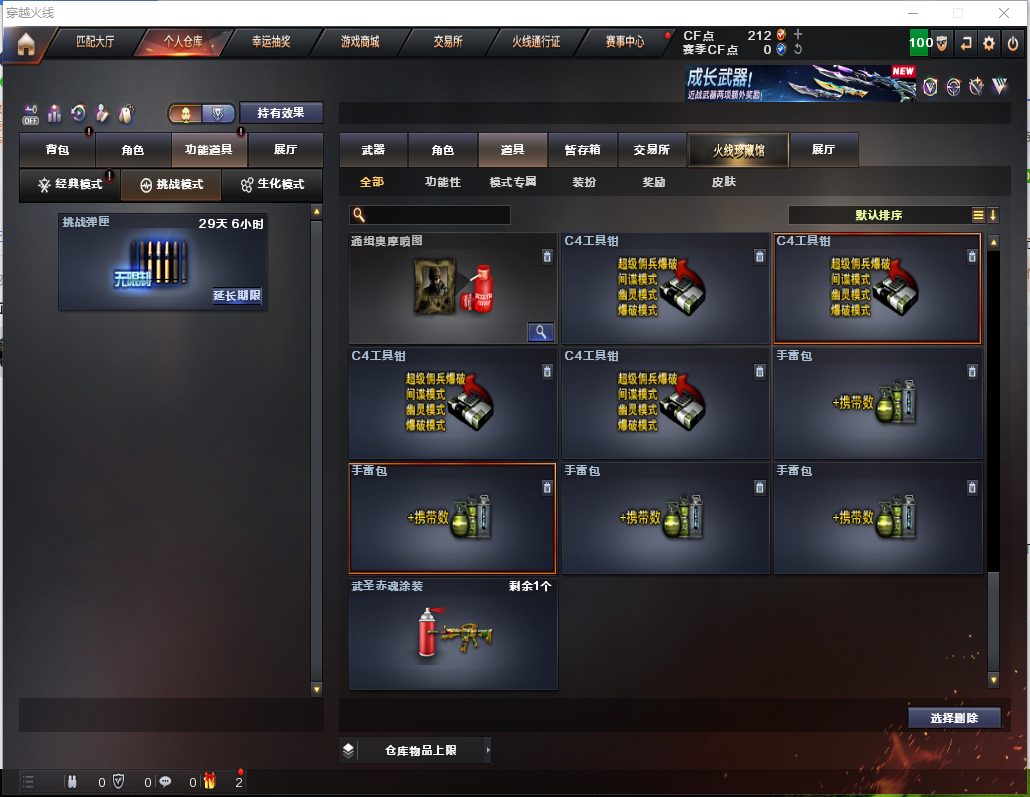The height and width of the screenshot is (797, 1030).
Task: Switch to the 生化模式 biohazard mode tab
Action: 272,185
